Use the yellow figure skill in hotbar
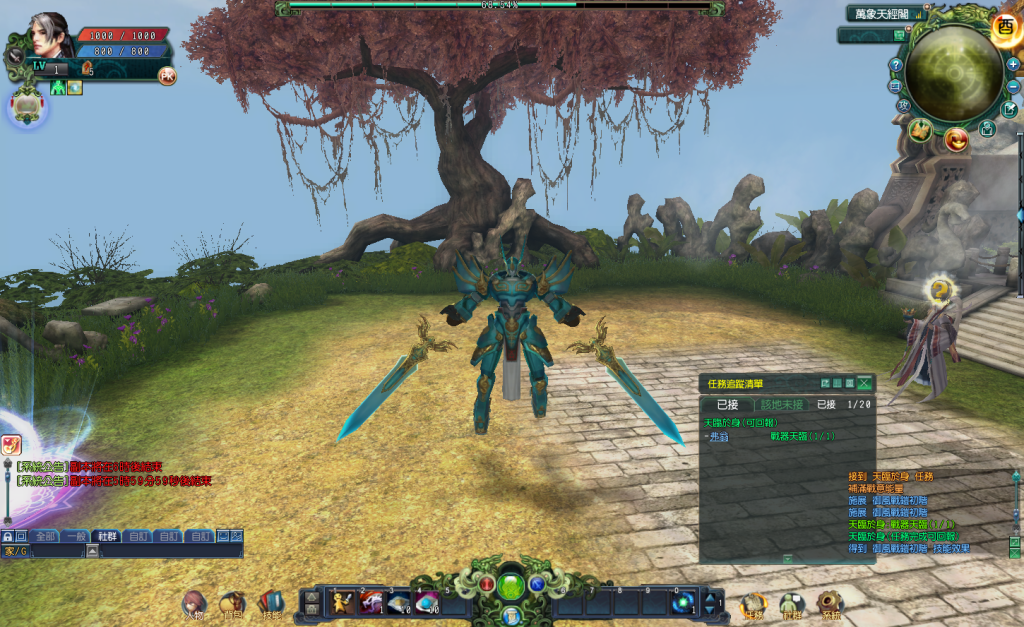 coord(341,601)
